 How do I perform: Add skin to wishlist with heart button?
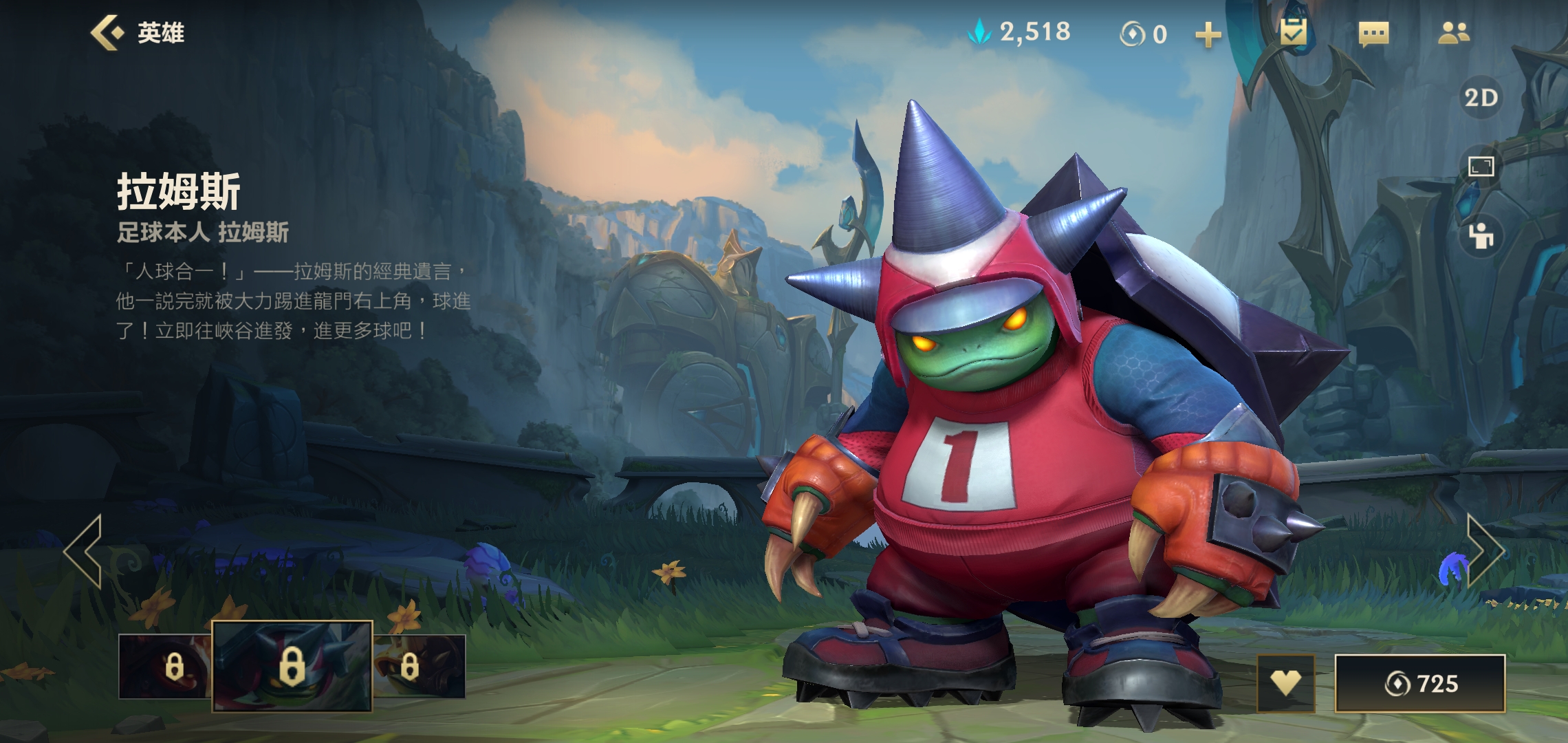pos(1285,682)
